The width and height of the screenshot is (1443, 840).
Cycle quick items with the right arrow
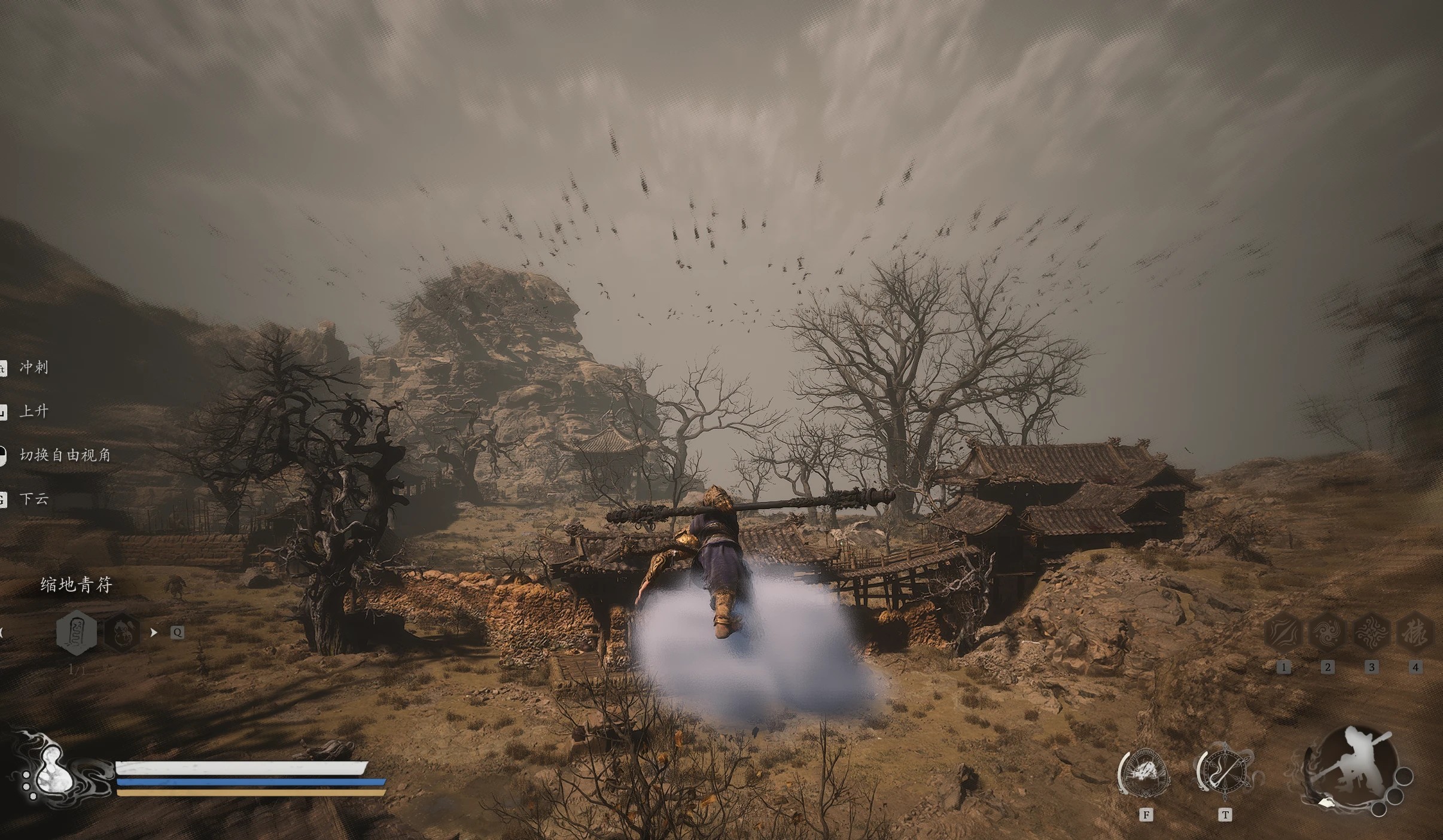(154, 632)
